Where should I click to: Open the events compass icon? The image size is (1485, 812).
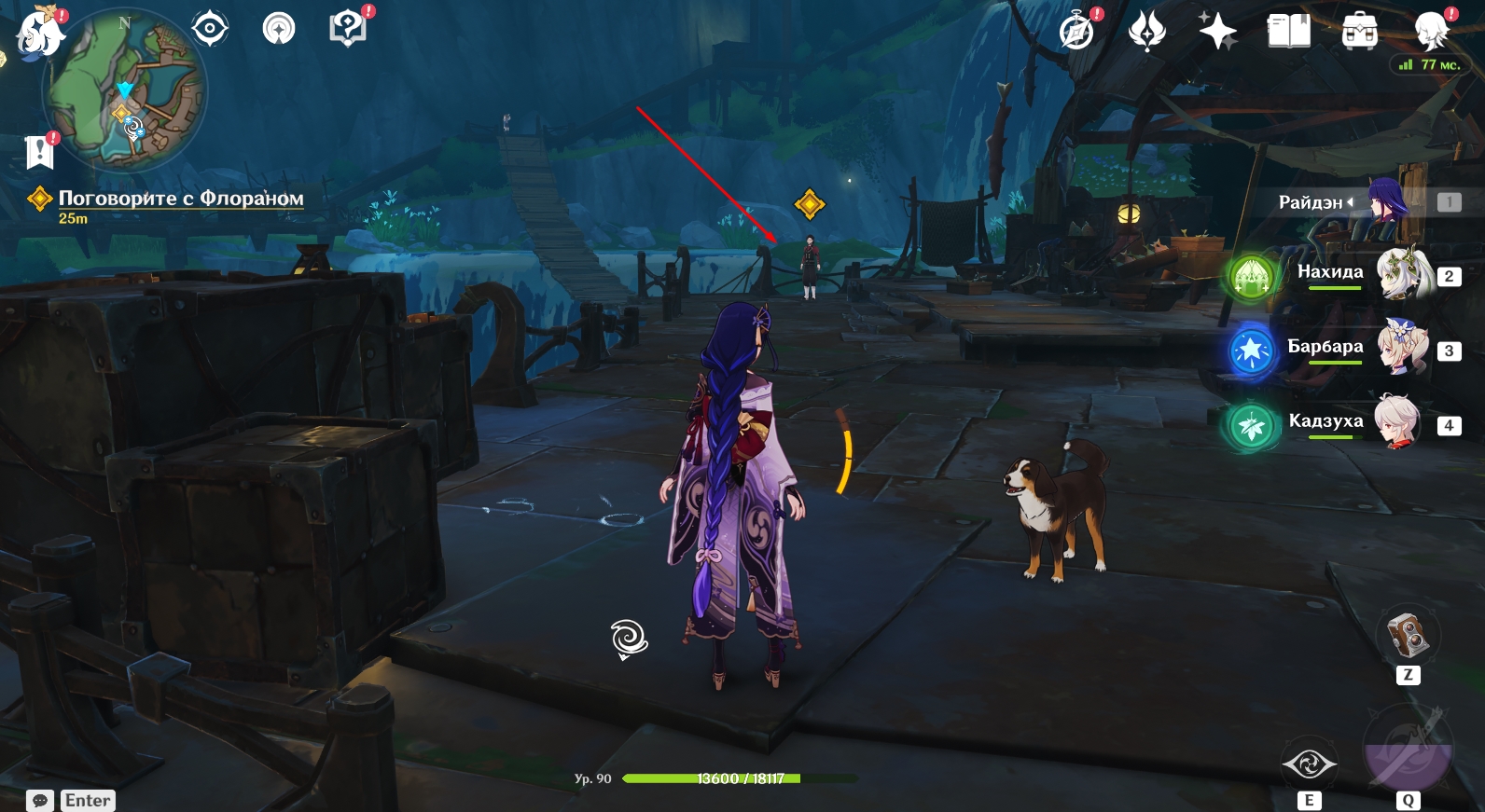click(1077, 32)
